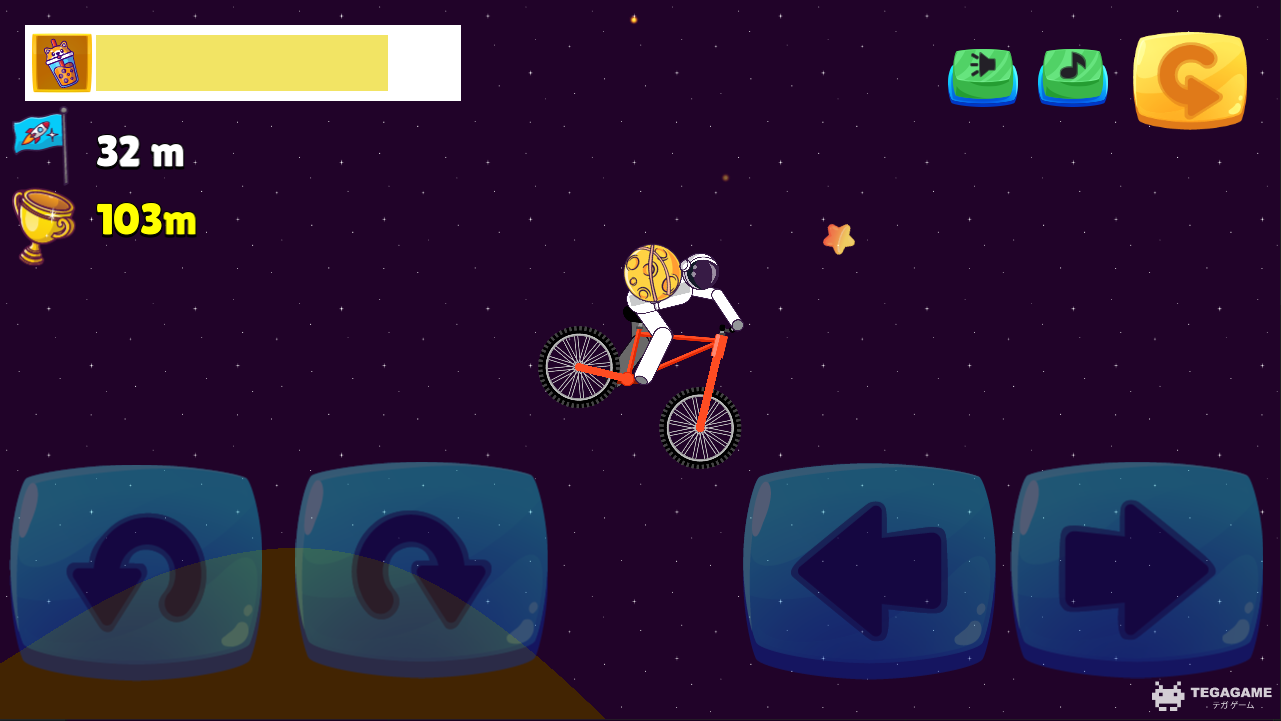Restart the run with the yellow arrow button
1281x721 pixels.
[1190, 80]
